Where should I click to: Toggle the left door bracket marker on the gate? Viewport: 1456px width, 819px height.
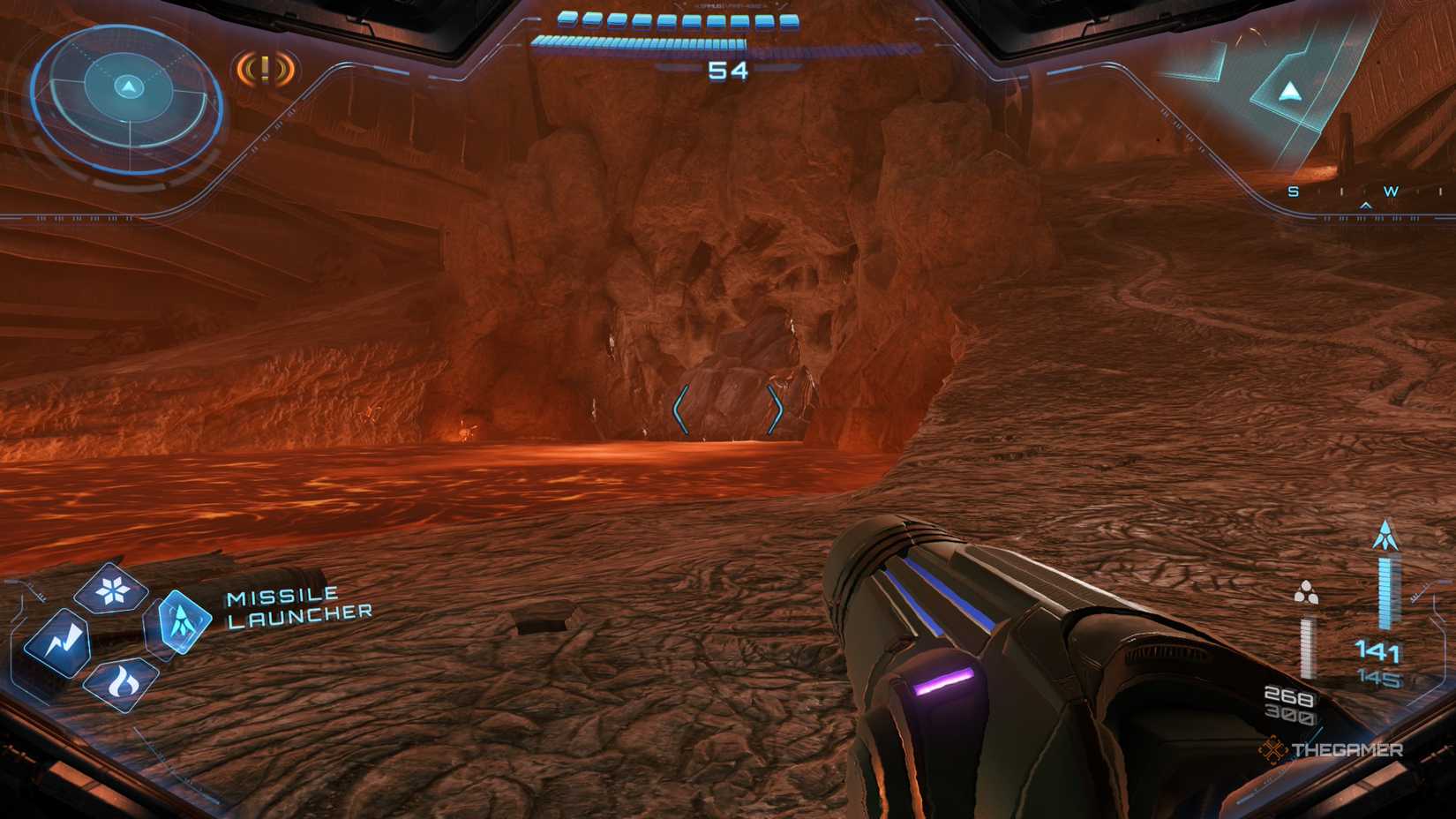(x=682, y=408)
